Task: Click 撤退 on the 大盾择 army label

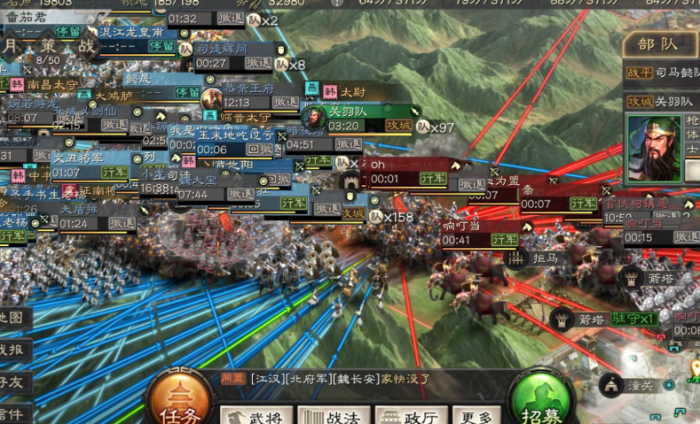Action: point(123,224)
